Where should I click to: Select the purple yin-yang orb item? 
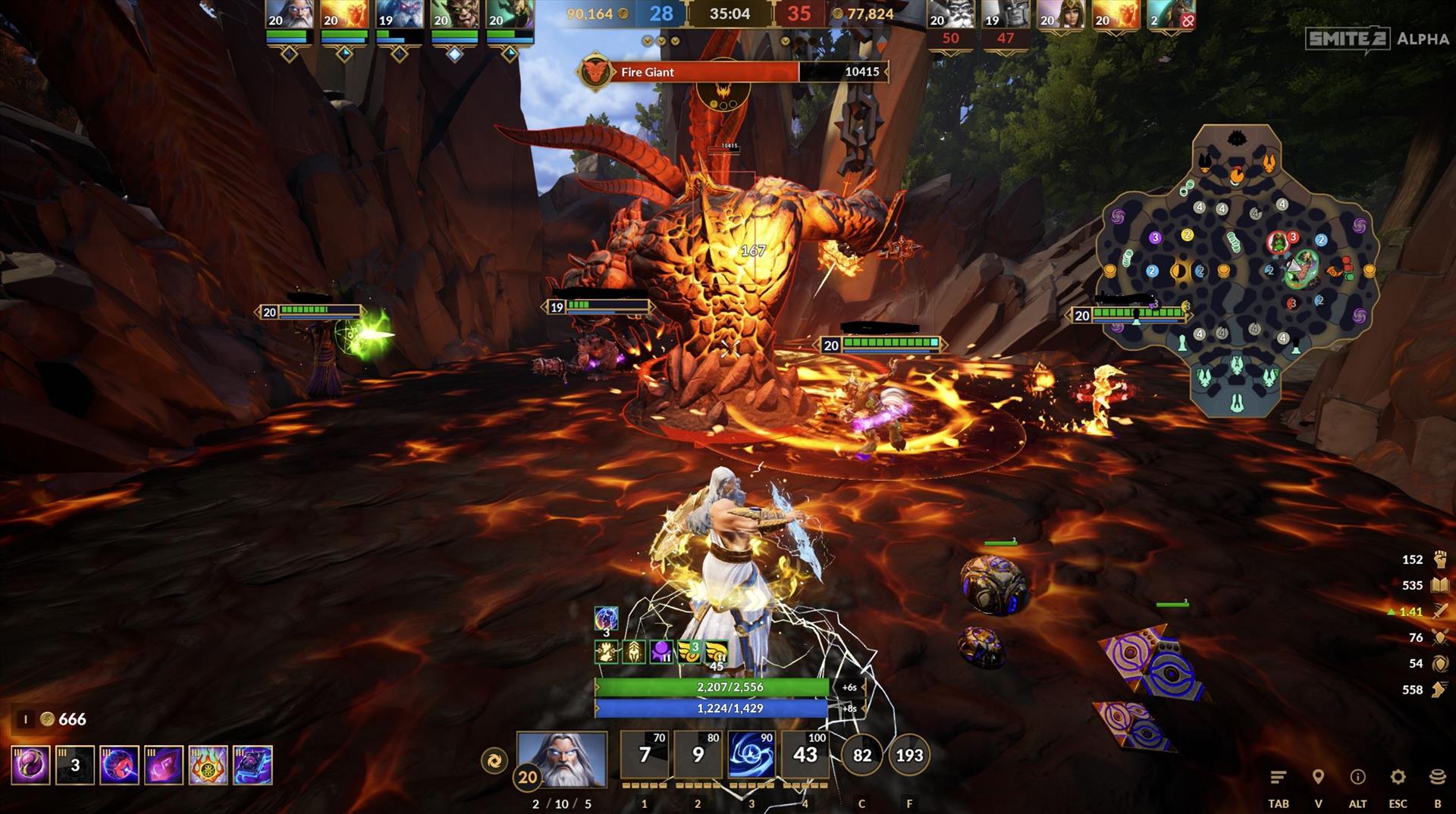tap(31, 765)
